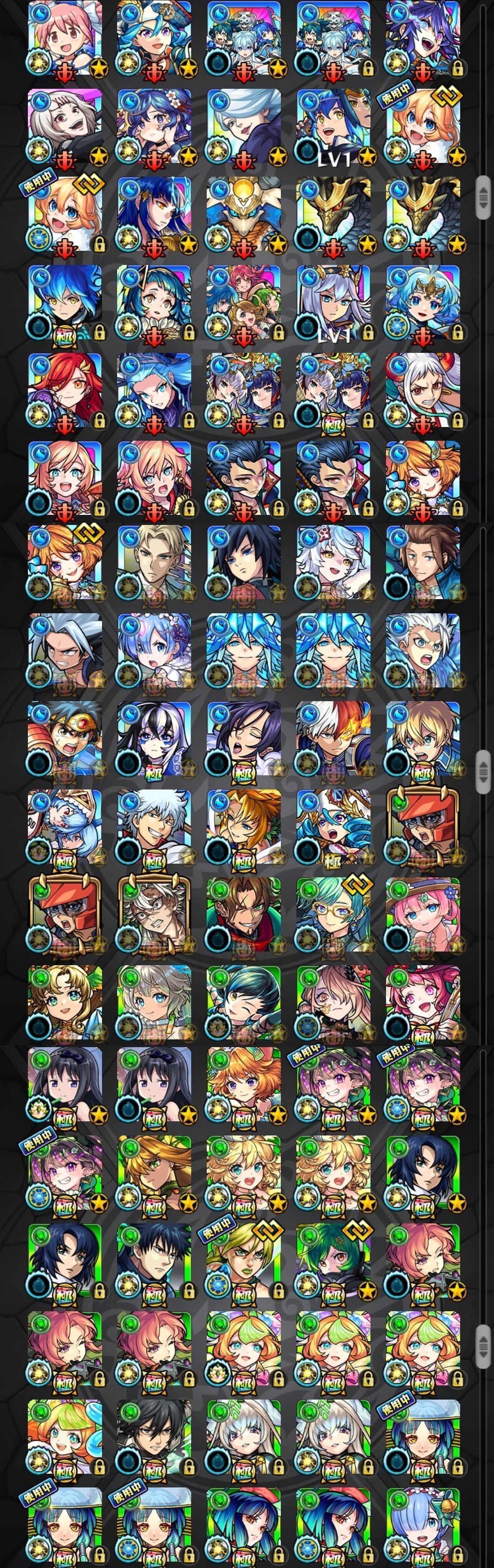494x1568 pixels.
Task: Select the half-red half-white haired character
Action: (333, 738)
